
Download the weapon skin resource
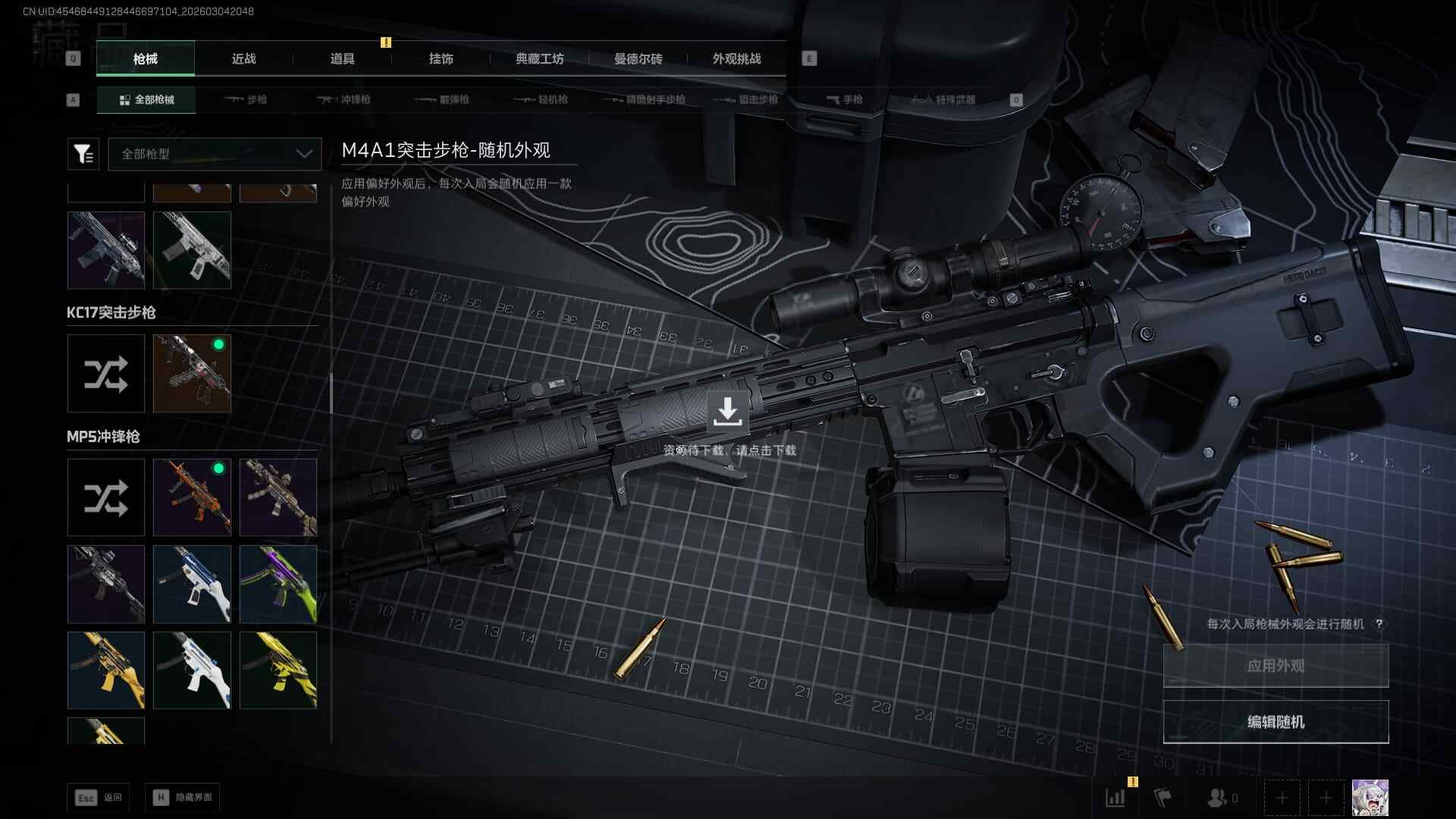pyautogui.click(x=727, y=412)
